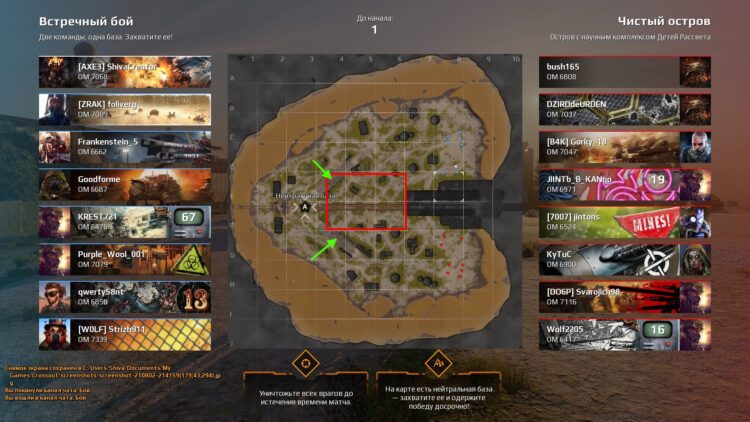Select the Goodforme player banner
The image size is (750, 422).
coord(125,184)
